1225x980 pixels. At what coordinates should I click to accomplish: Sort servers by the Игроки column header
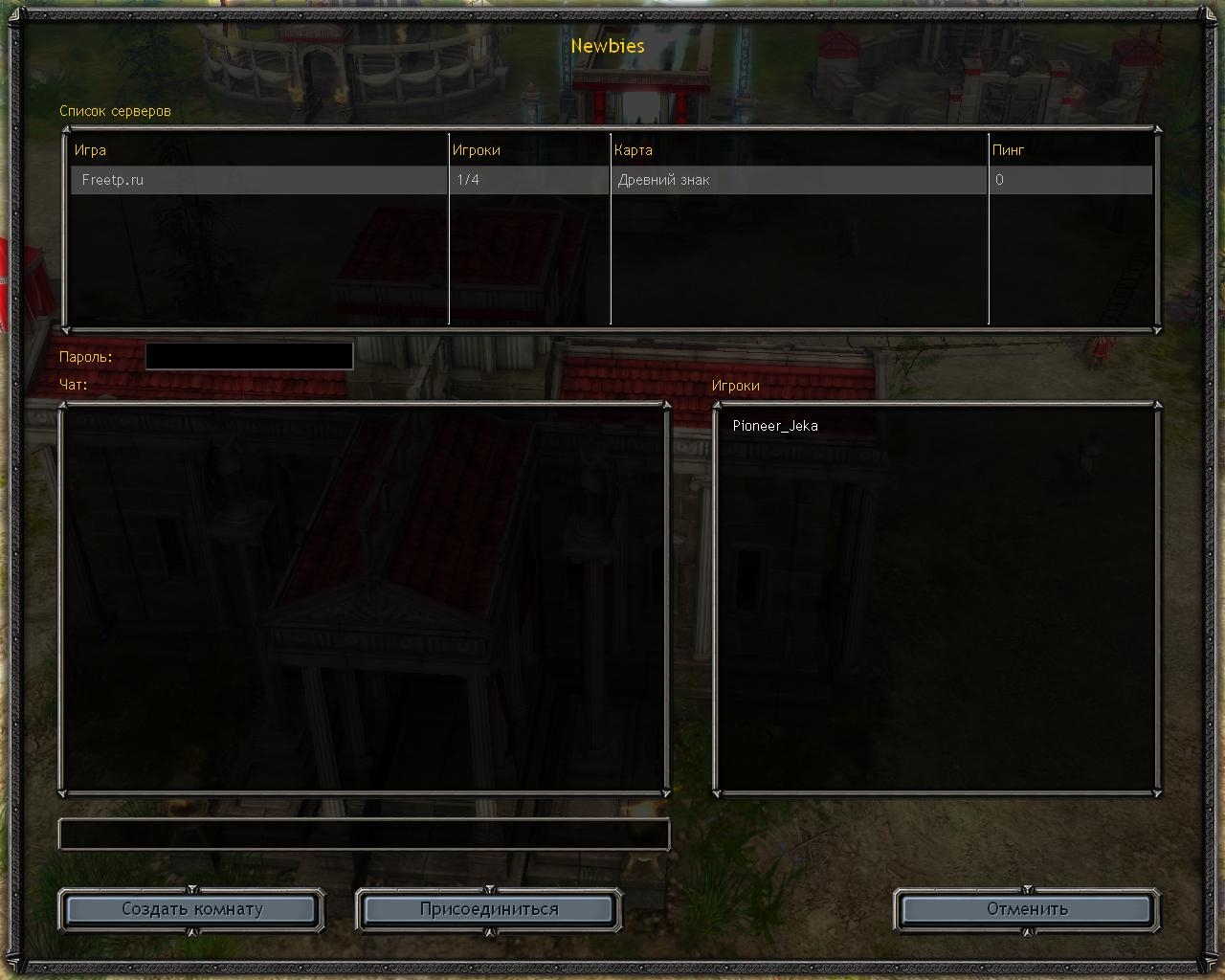tap(477, 150)
